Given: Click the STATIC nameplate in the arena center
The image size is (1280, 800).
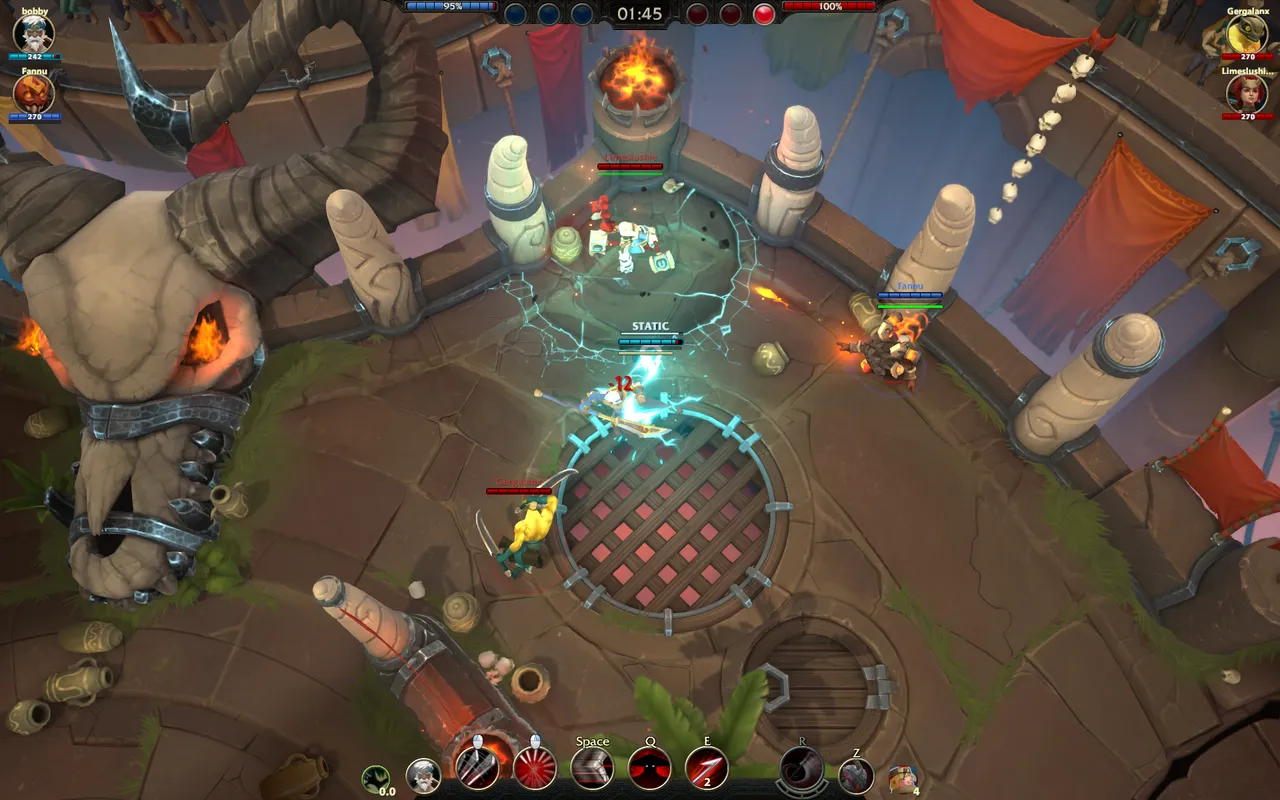Looking at the screenshot, I should (x=648, y=325).
